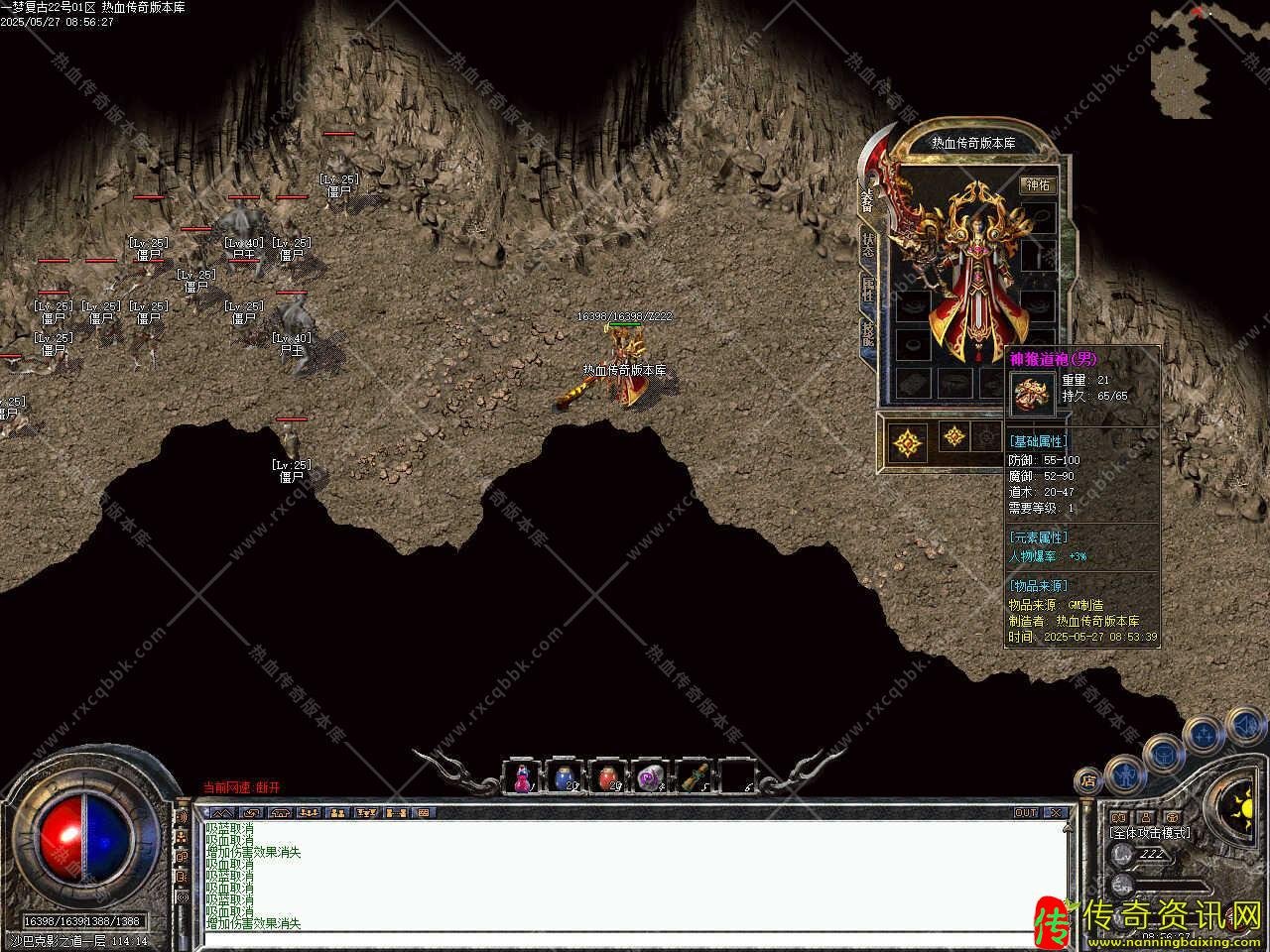This screenshot has height=952, width=1270.
Task: Use the red potion in hotbar slot 3
Action: [607, 777]
